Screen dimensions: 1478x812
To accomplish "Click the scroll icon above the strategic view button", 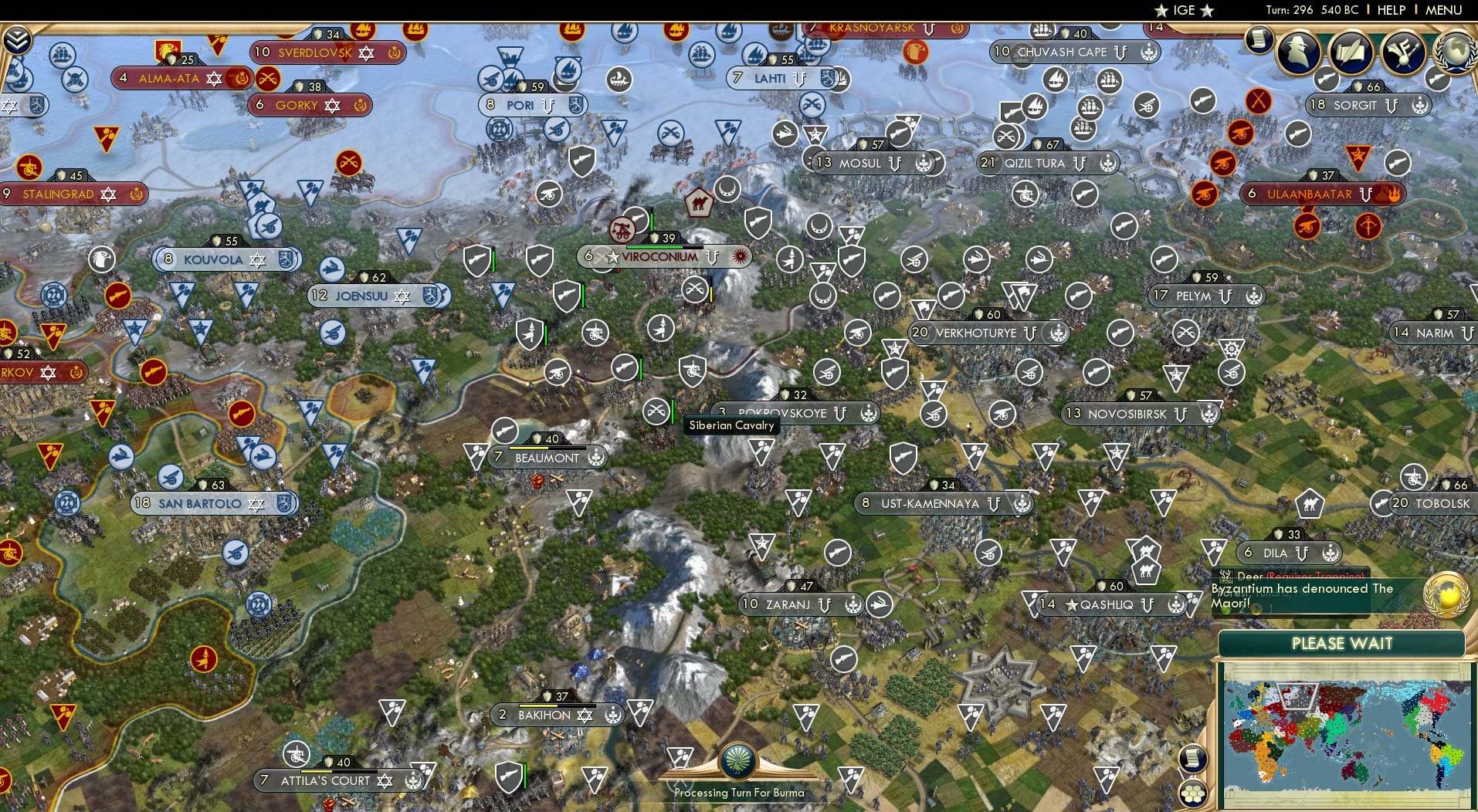I will [x=1192, y=757].
